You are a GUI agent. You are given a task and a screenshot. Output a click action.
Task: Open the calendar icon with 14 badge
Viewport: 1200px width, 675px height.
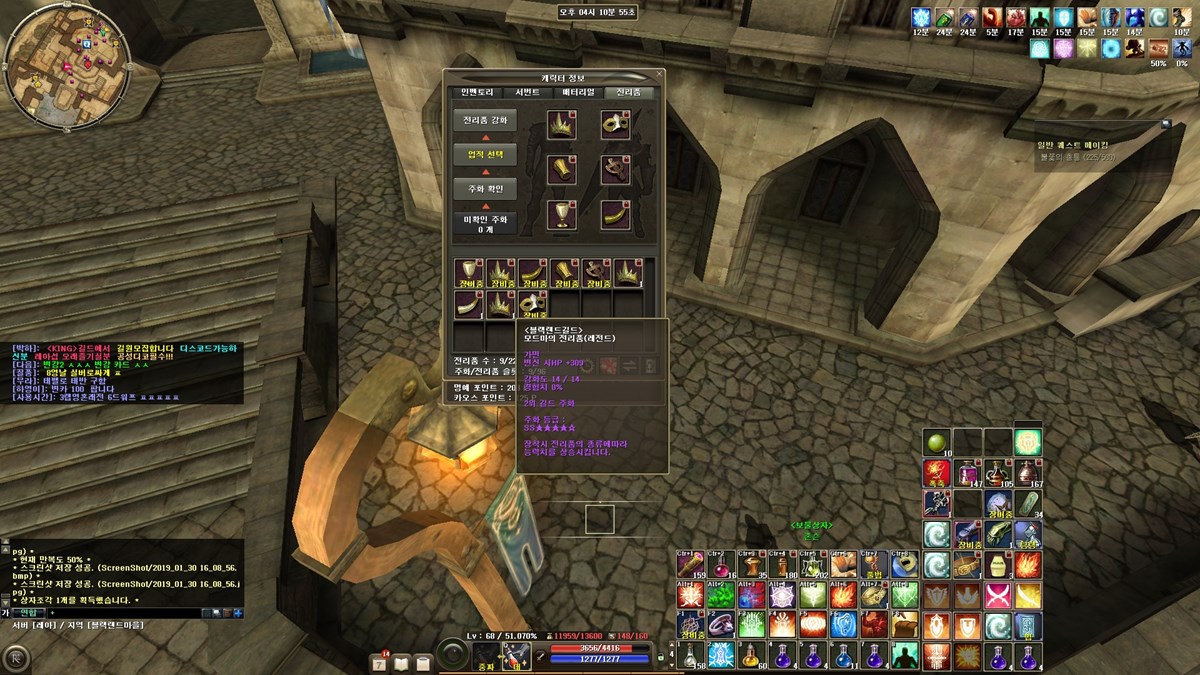tap(380, 662)
